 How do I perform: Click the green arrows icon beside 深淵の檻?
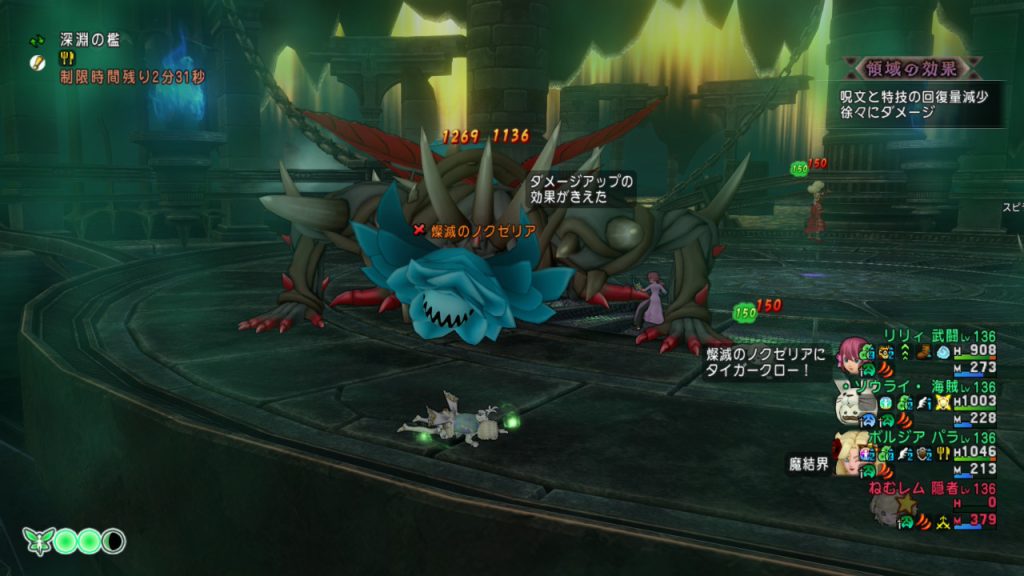pos(37,41)
